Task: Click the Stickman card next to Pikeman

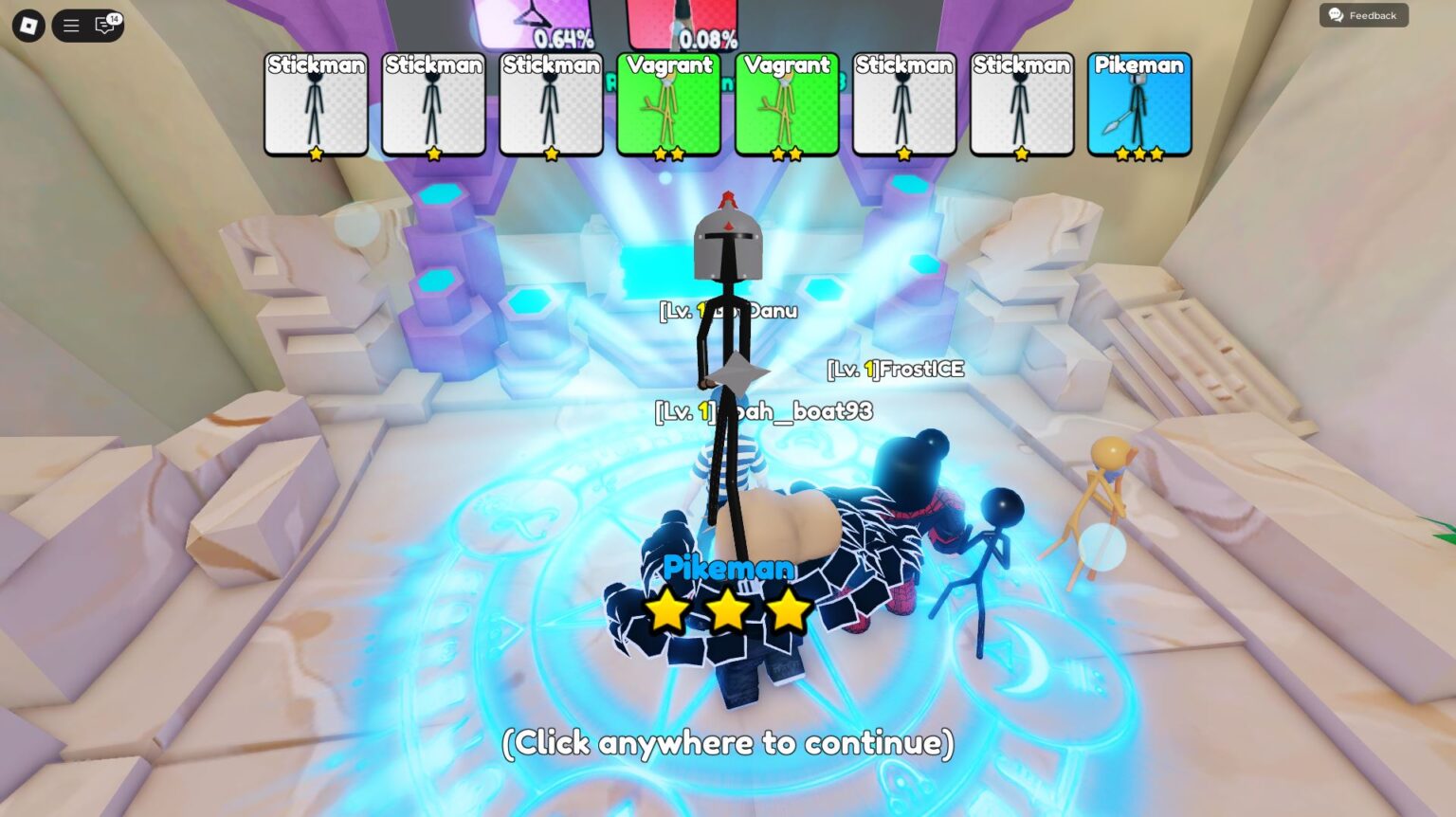Action: 1021,104
